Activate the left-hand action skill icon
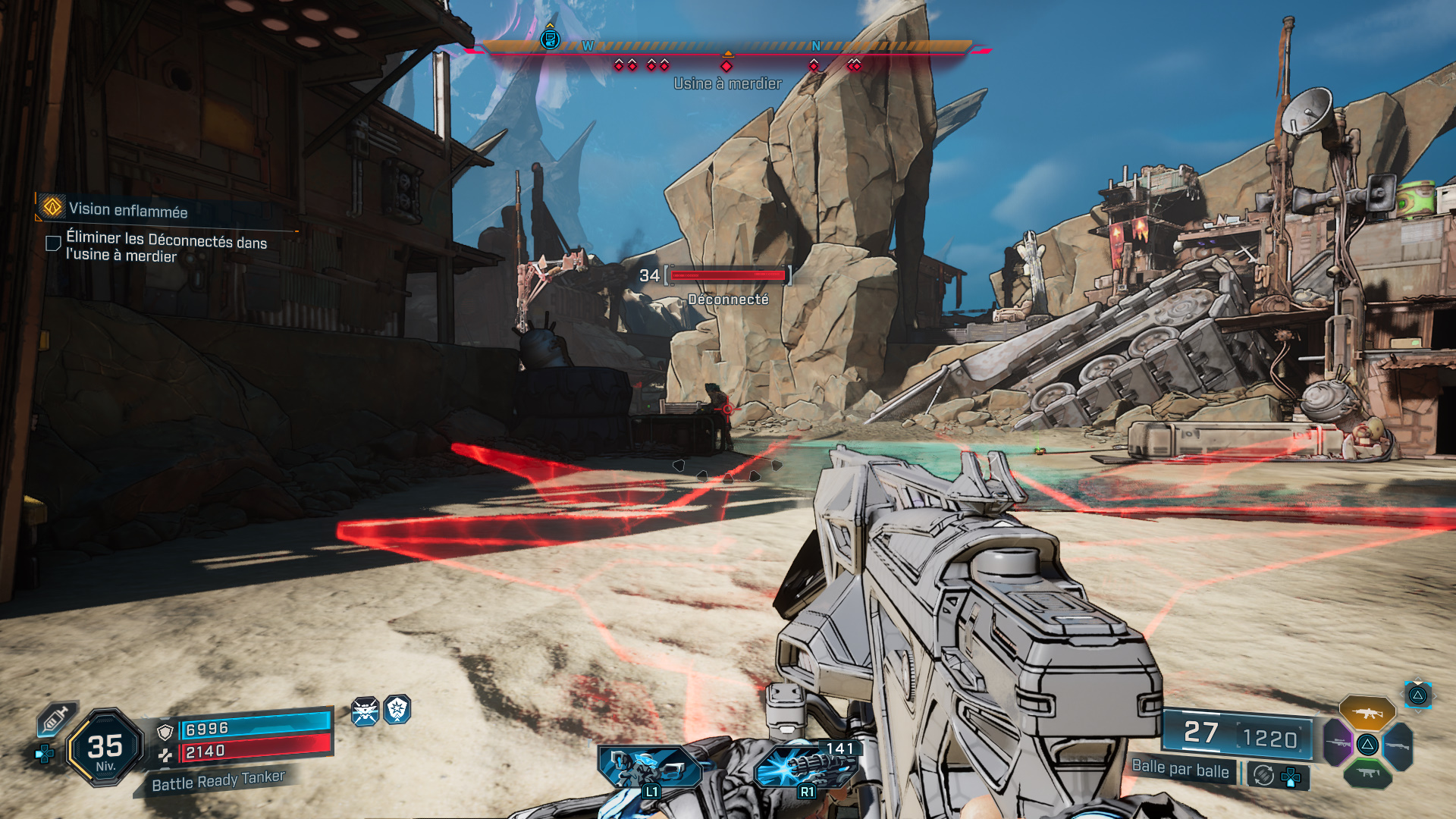Viewport: 1456px width, 819px height. pos(648,767)
